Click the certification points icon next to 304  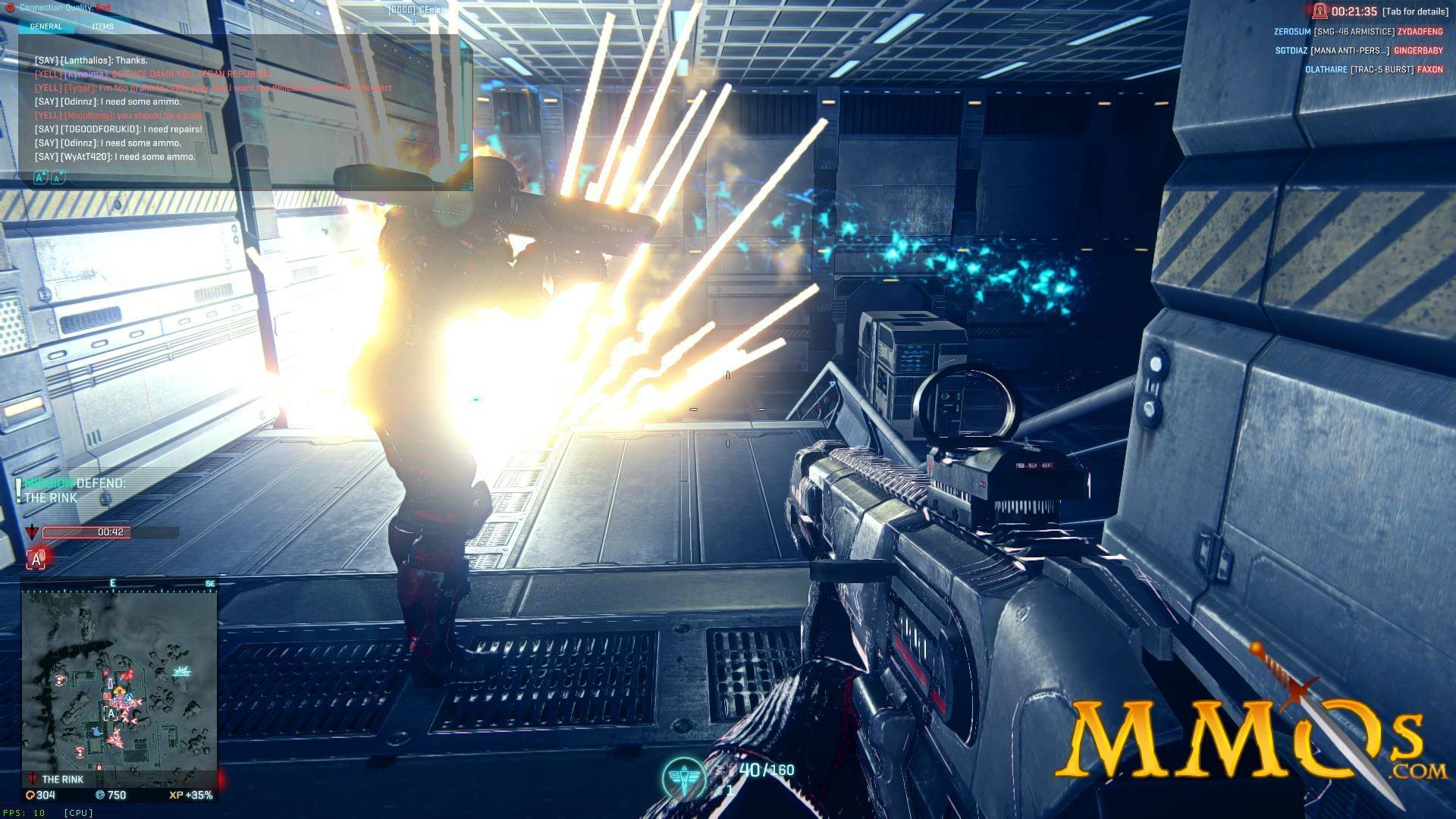(x=29, y=795)
